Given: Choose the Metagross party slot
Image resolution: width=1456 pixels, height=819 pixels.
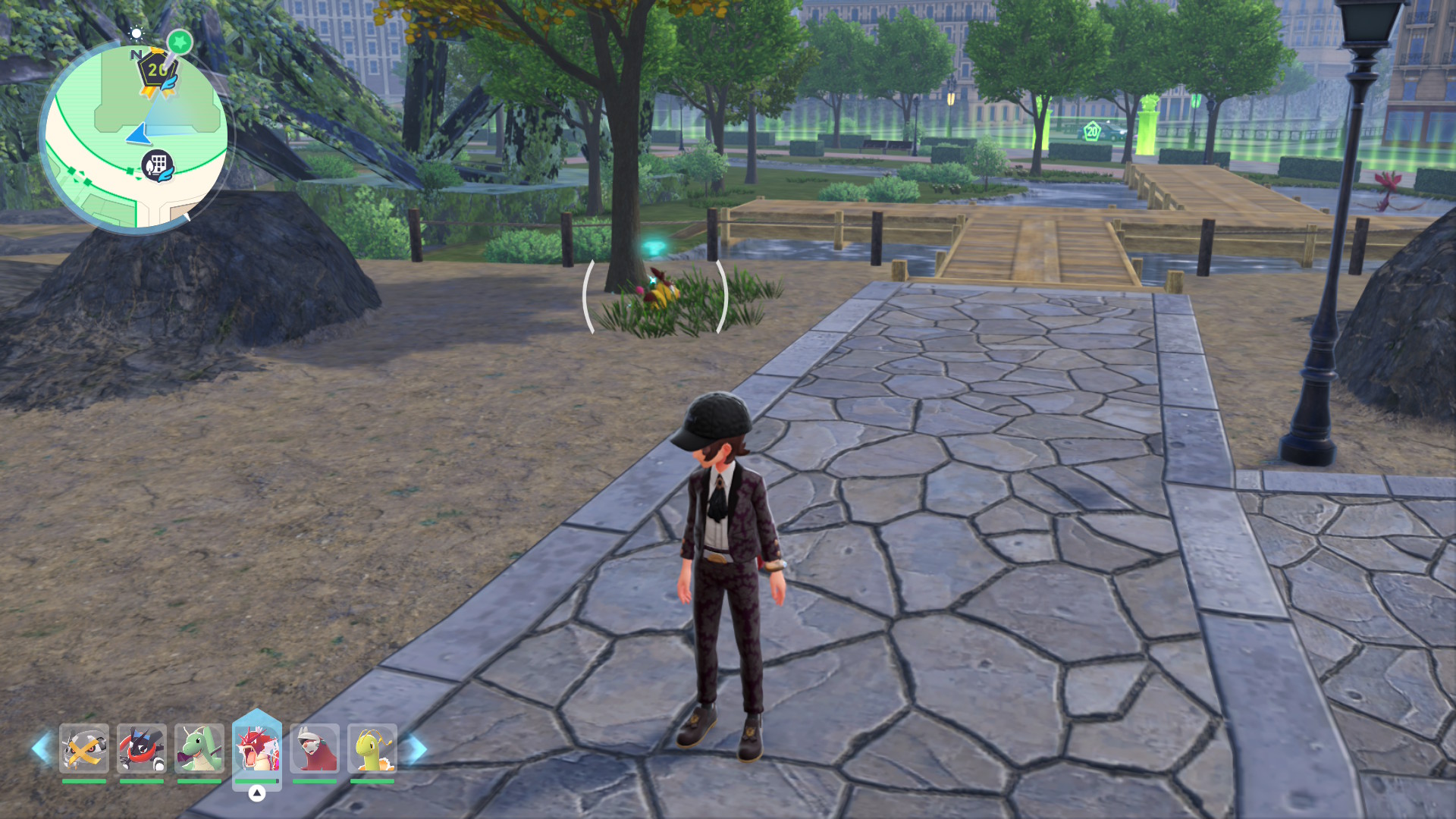Looking at the screenshot, I should coord(84,748).
